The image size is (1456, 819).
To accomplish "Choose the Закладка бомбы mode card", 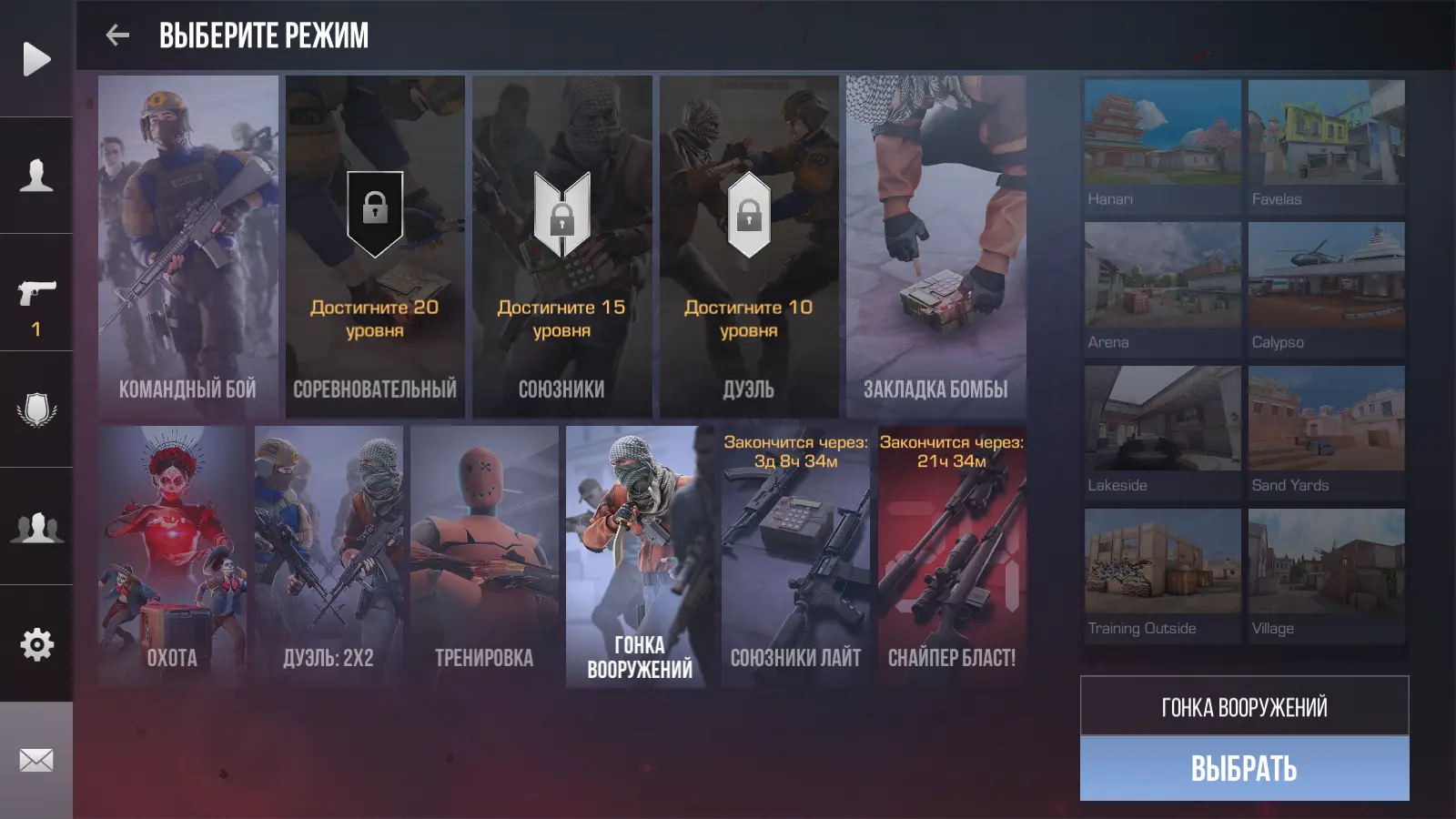I will 935,247.
